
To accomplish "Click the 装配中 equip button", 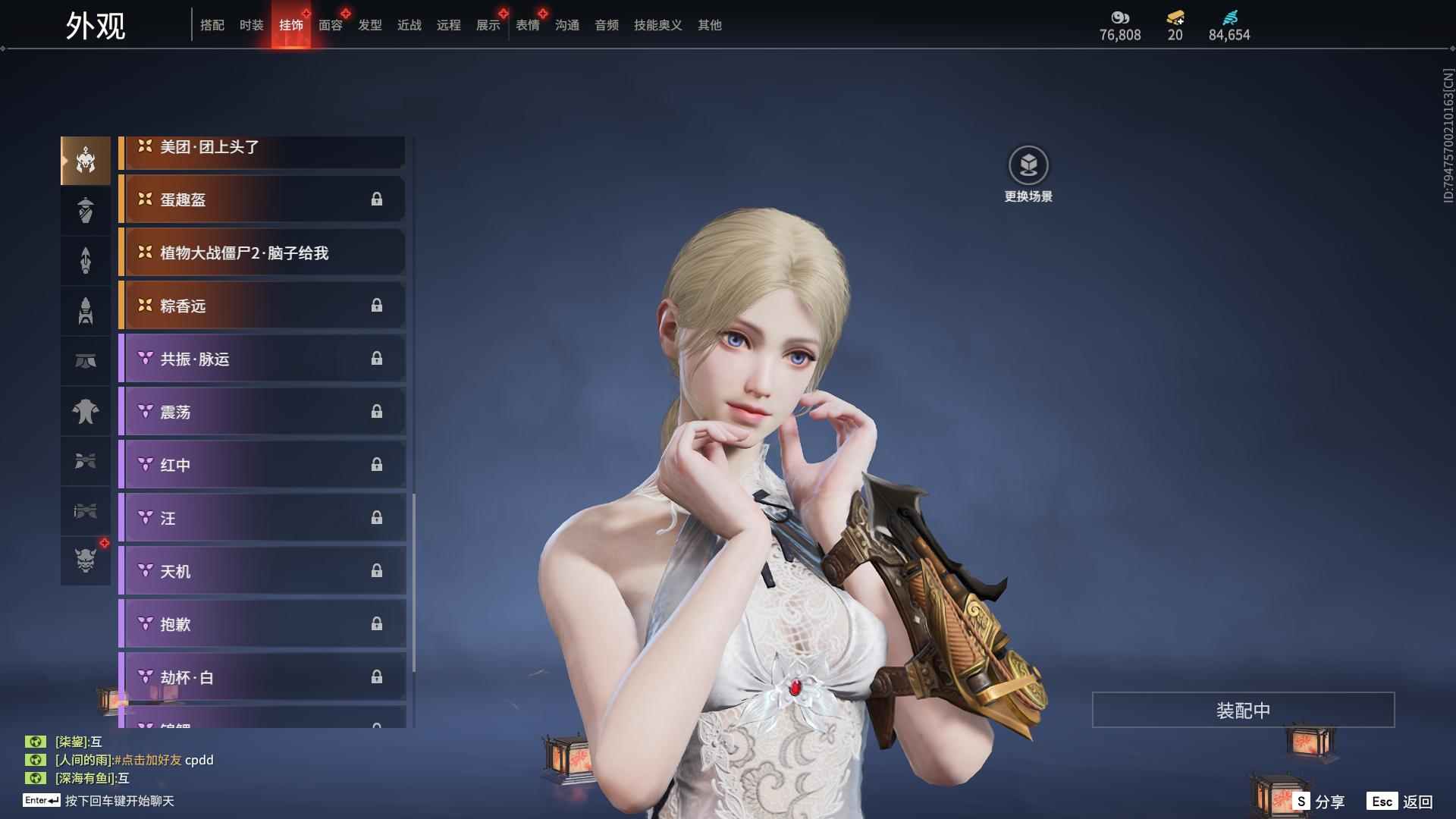I will [1243, 711].
